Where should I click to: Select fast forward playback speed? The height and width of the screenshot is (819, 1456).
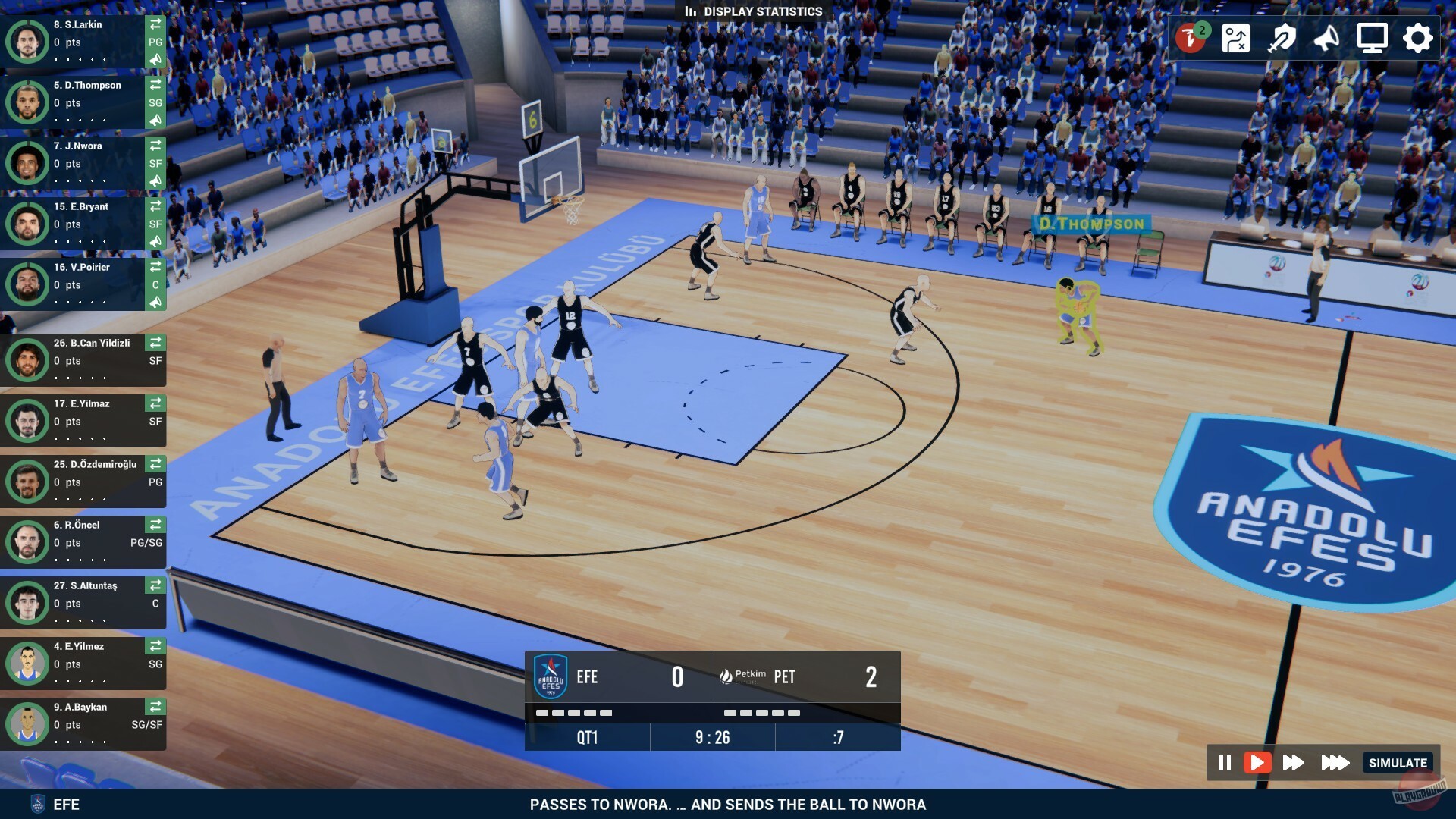(x=1294, y=763)
